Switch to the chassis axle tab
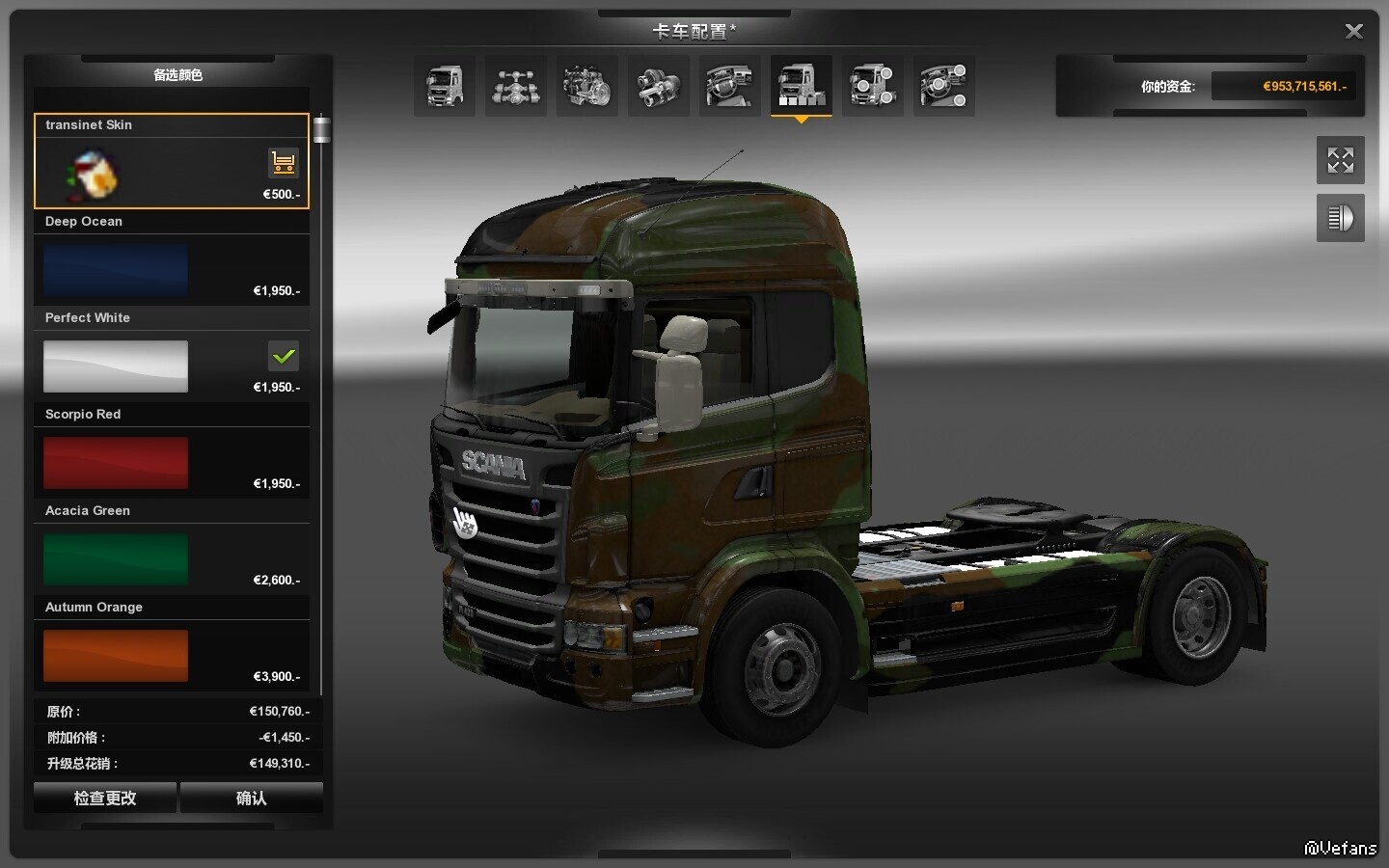This screenshot has height=868, width=1389. coord(516,86)
